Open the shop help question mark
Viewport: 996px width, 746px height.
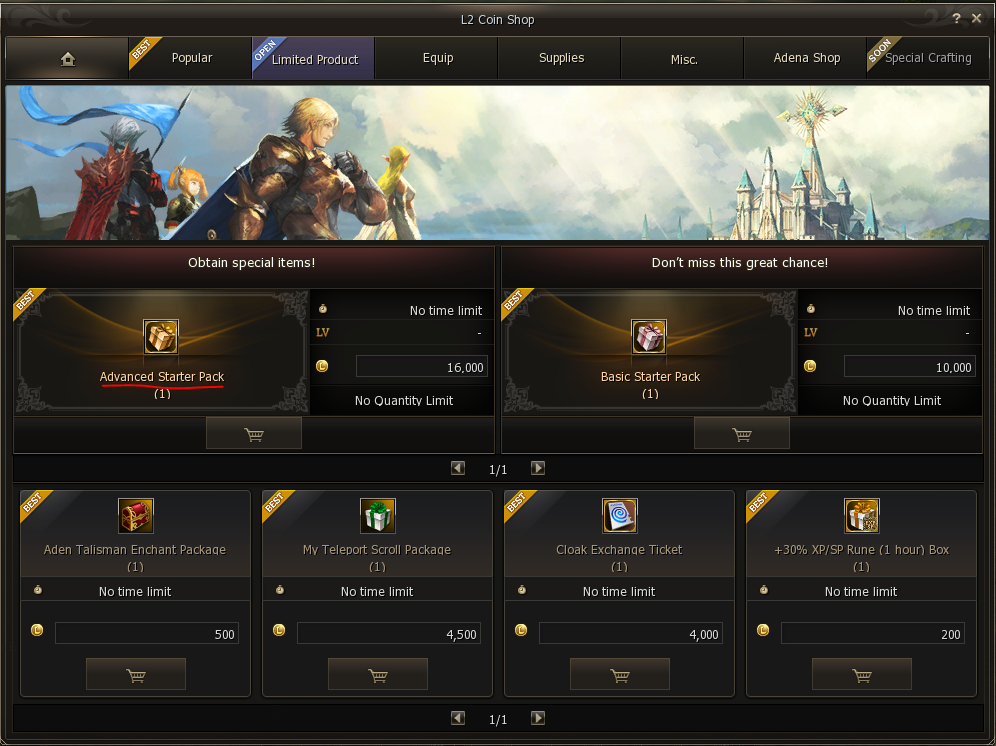(957, 19)
